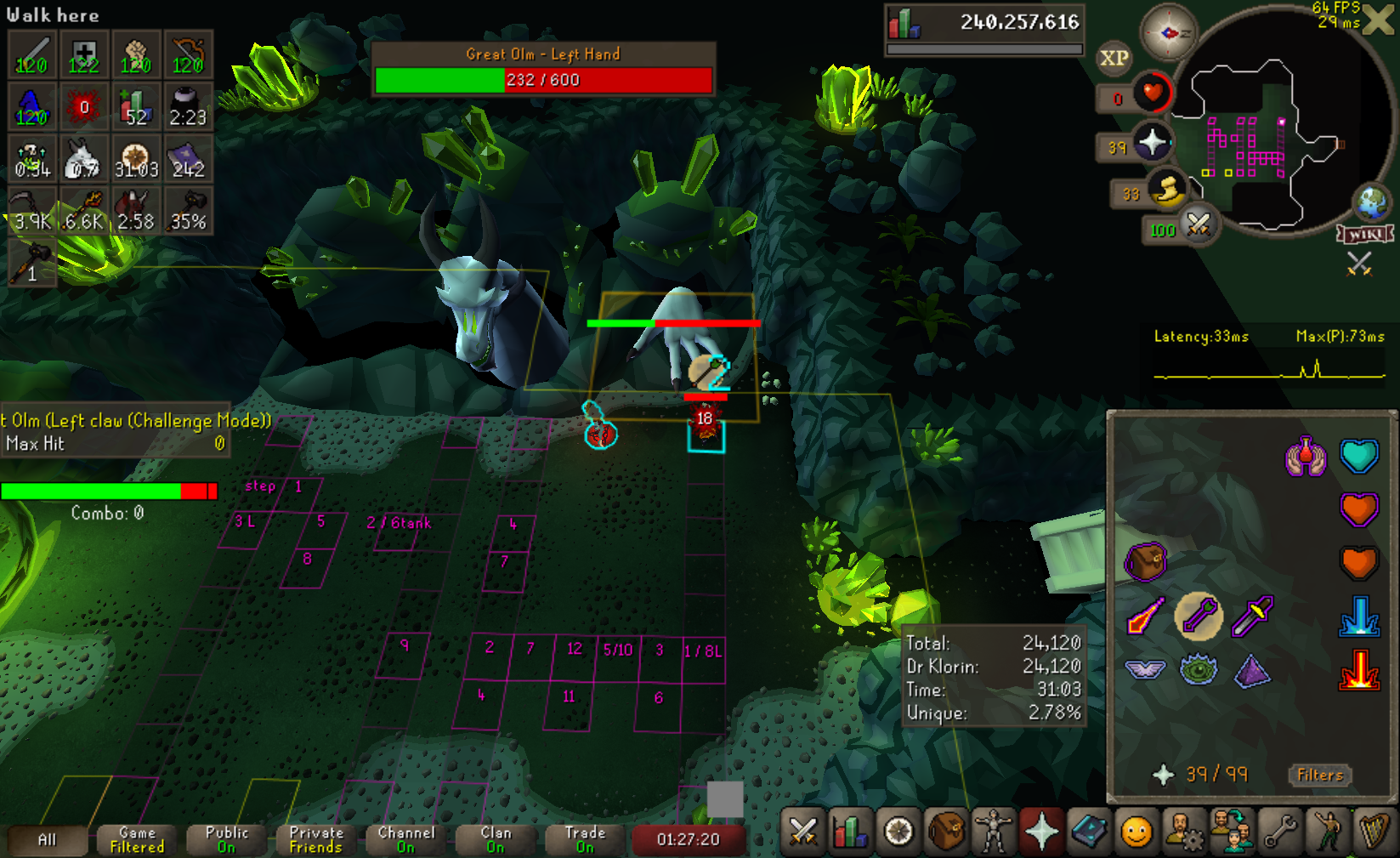Image resolution: width=1400 pixels, height=858 pixels.
Task: Open the Magic spellbook tab
Action: coord(1089,832)
